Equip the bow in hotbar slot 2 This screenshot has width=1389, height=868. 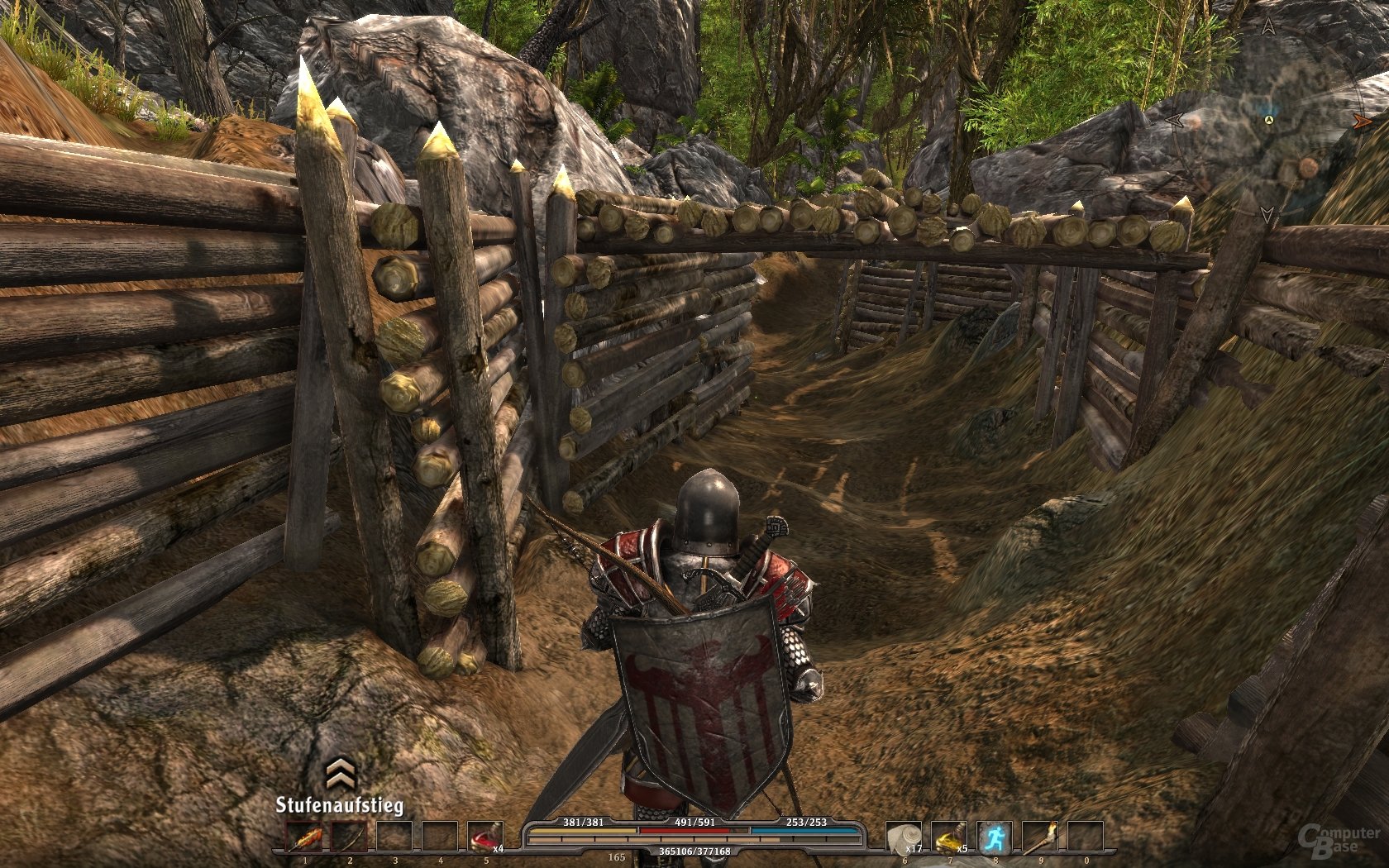click(x=349, y=837)
